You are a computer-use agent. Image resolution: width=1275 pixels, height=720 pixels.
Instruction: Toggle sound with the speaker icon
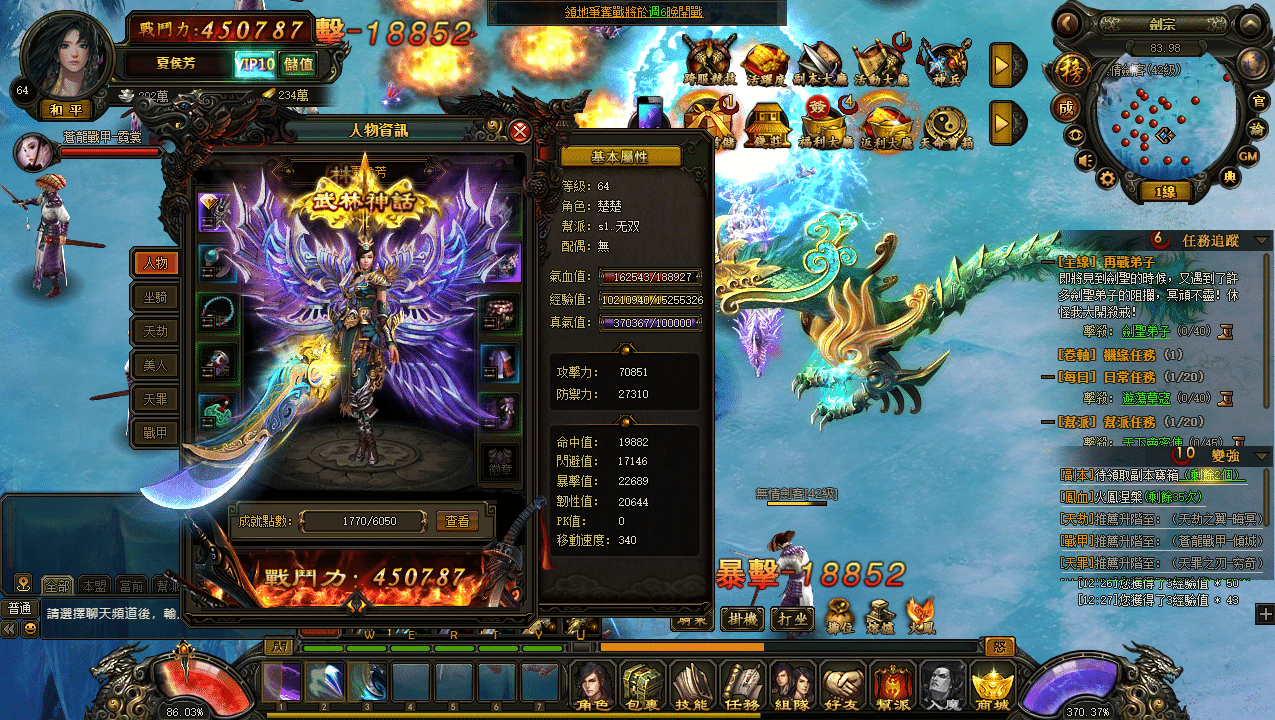point(1084,159)
